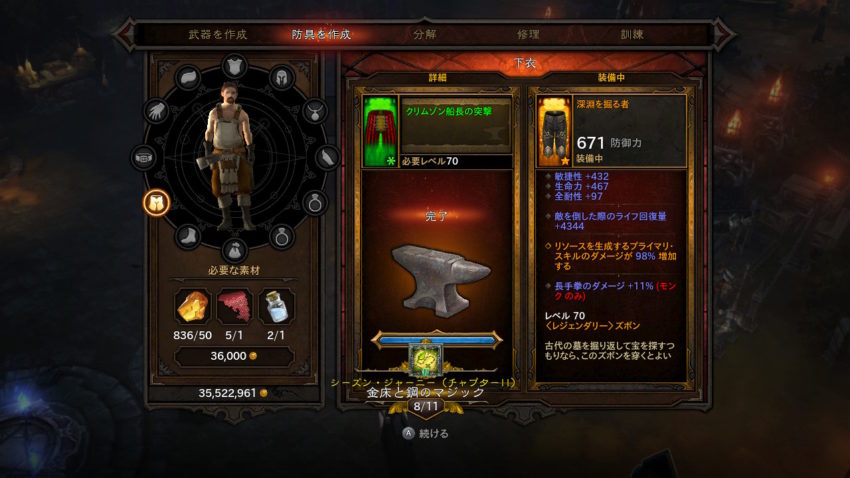Select the helmet slot icon
This screenshot has width=850, height=478.
click(x=282, y=80)
